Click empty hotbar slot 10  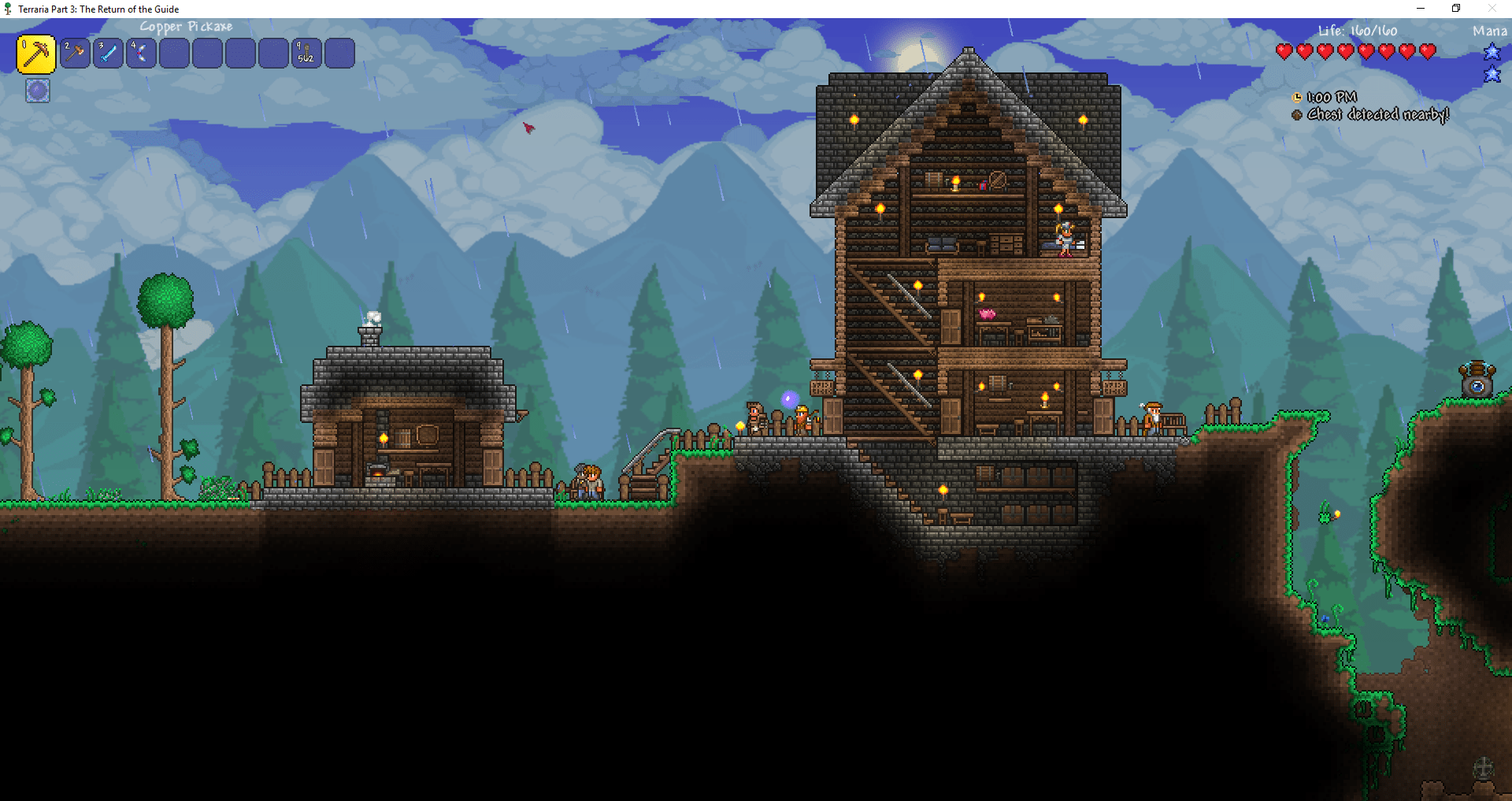tap(339, 54)
